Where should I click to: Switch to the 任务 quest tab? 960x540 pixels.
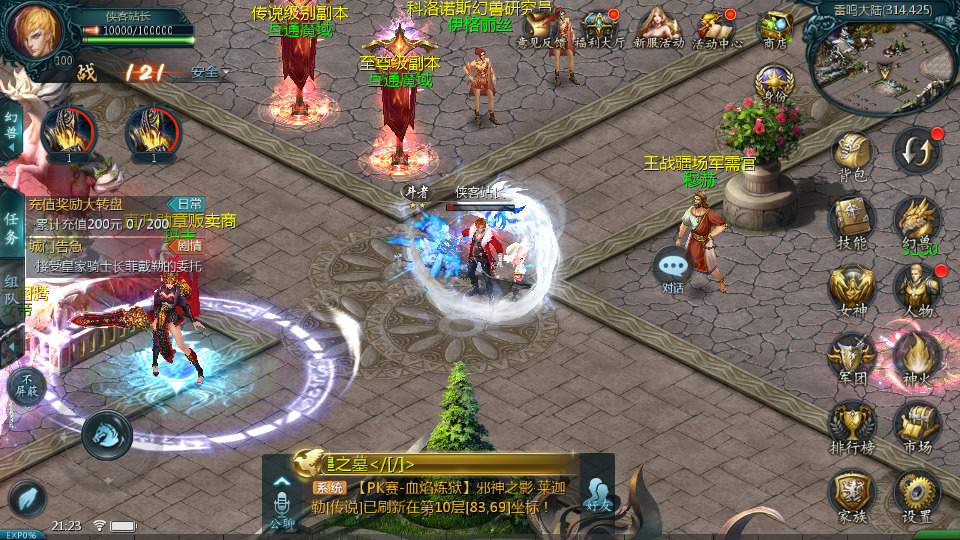11,227
